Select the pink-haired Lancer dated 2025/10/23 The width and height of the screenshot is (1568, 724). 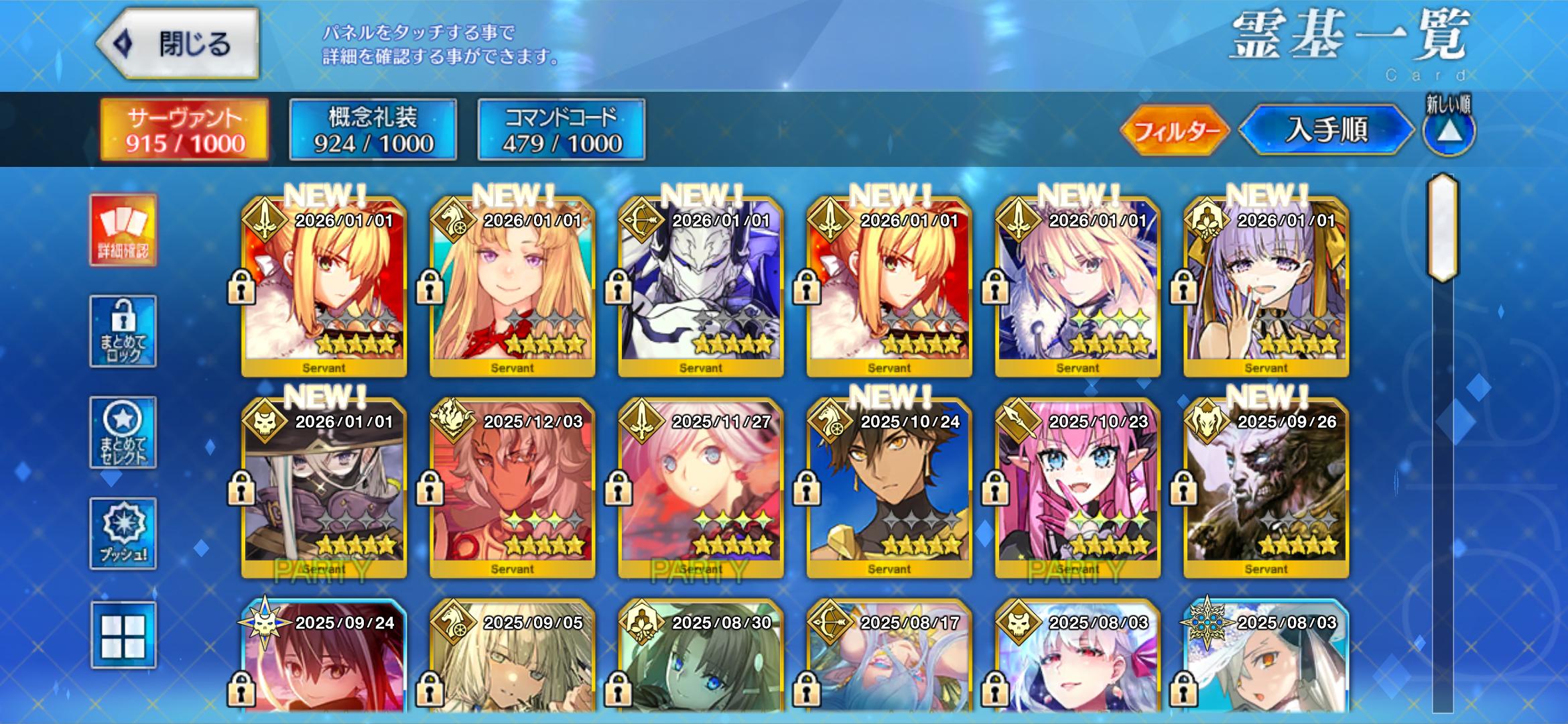tap(1078, 488)
